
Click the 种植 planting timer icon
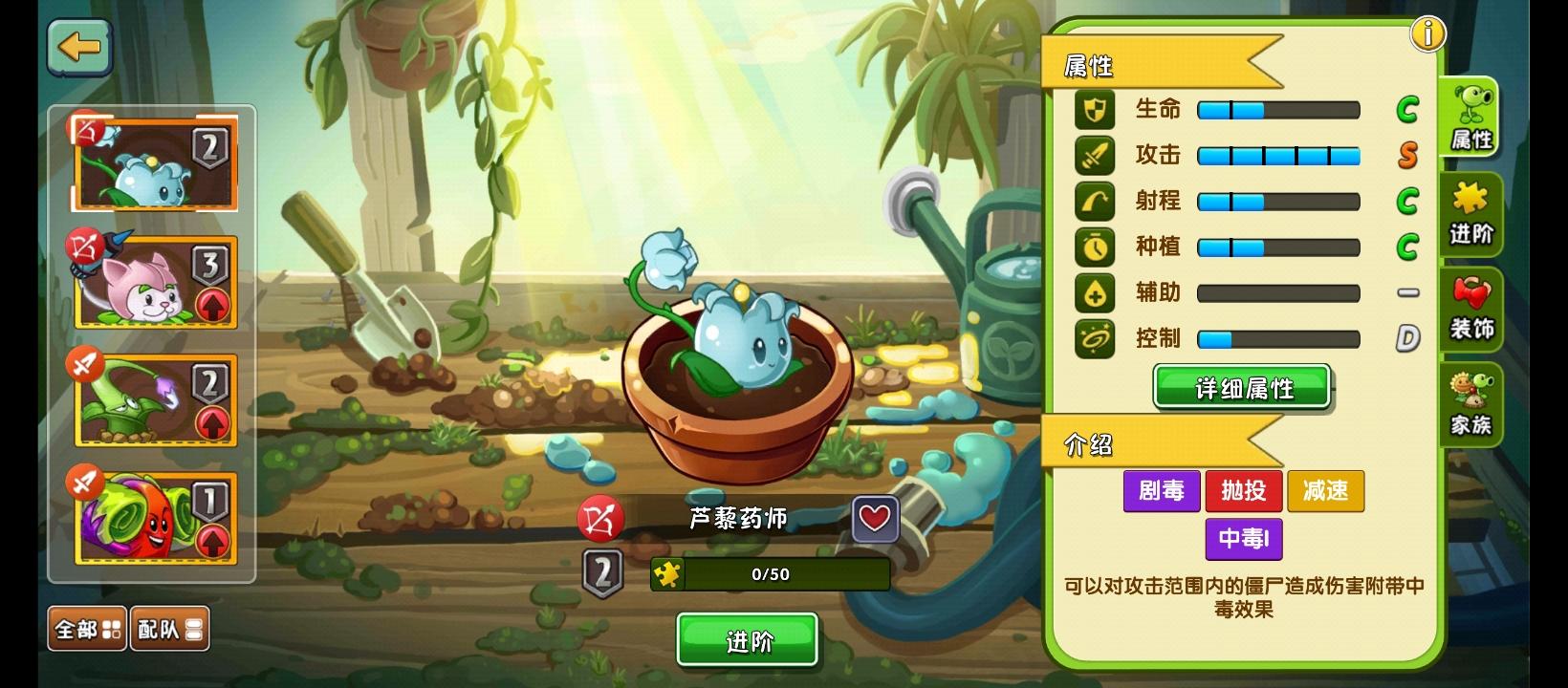(1095, 247)
